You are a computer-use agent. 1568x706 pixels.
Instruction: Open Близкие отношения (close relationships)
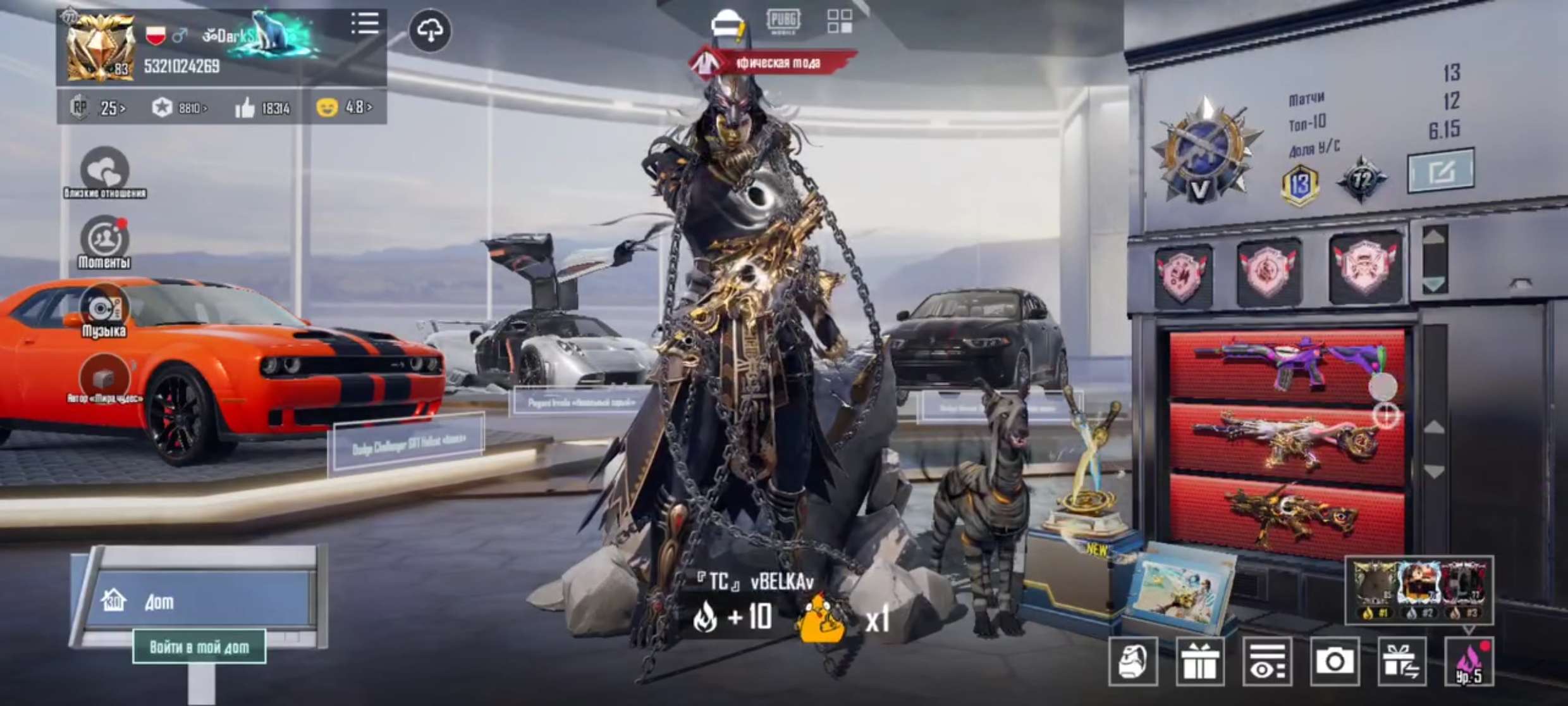(104, 172)
